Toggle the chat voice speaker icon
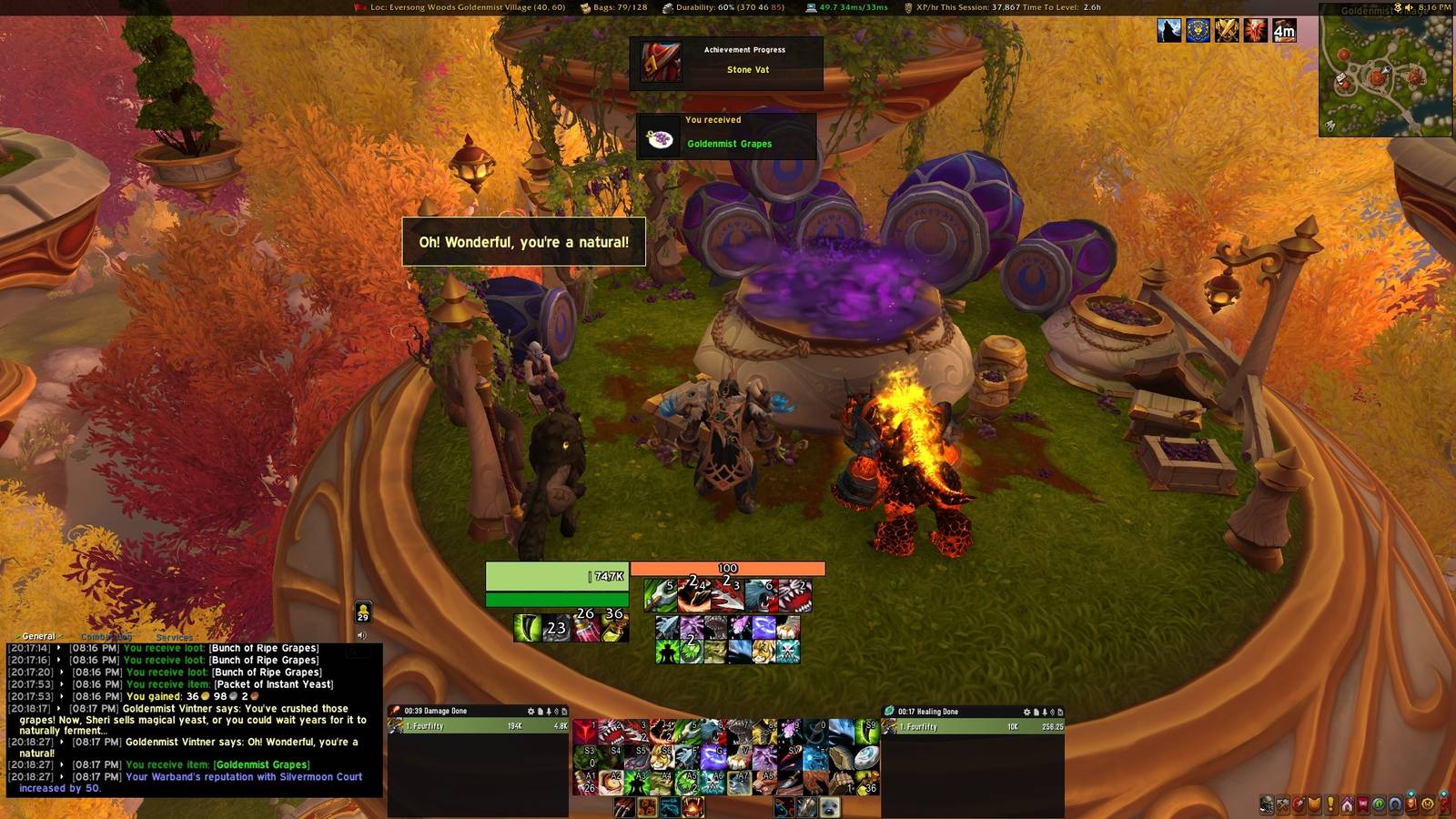The height and width of the screenshot is (819, 1456). click(x=364, y=635)
